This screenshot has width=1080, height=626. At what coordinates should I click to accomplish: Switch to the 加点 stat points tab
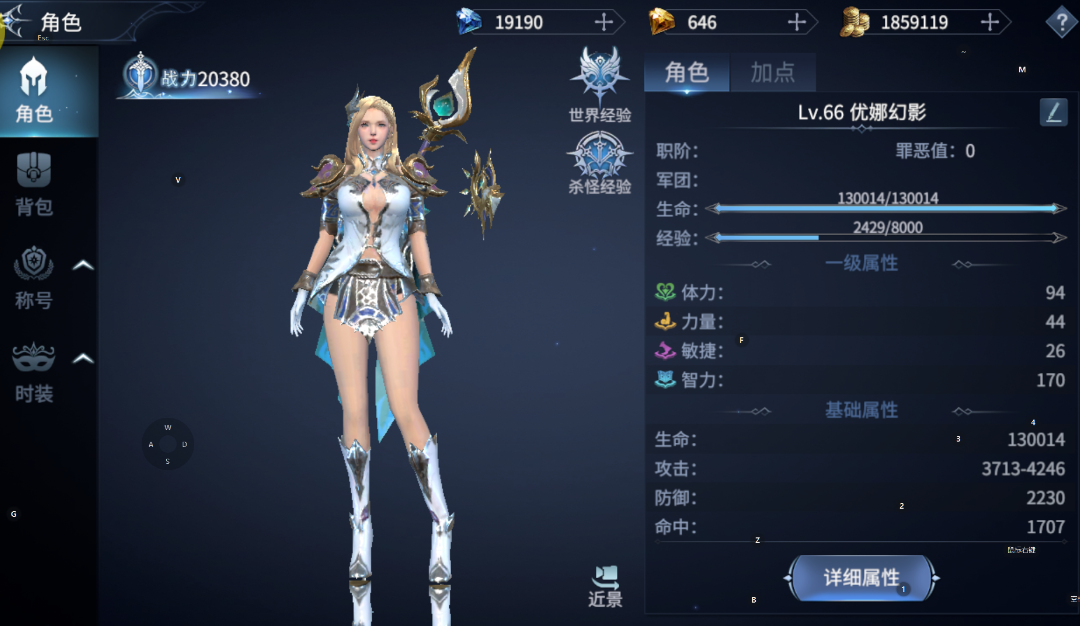click(x=772, y=72)
